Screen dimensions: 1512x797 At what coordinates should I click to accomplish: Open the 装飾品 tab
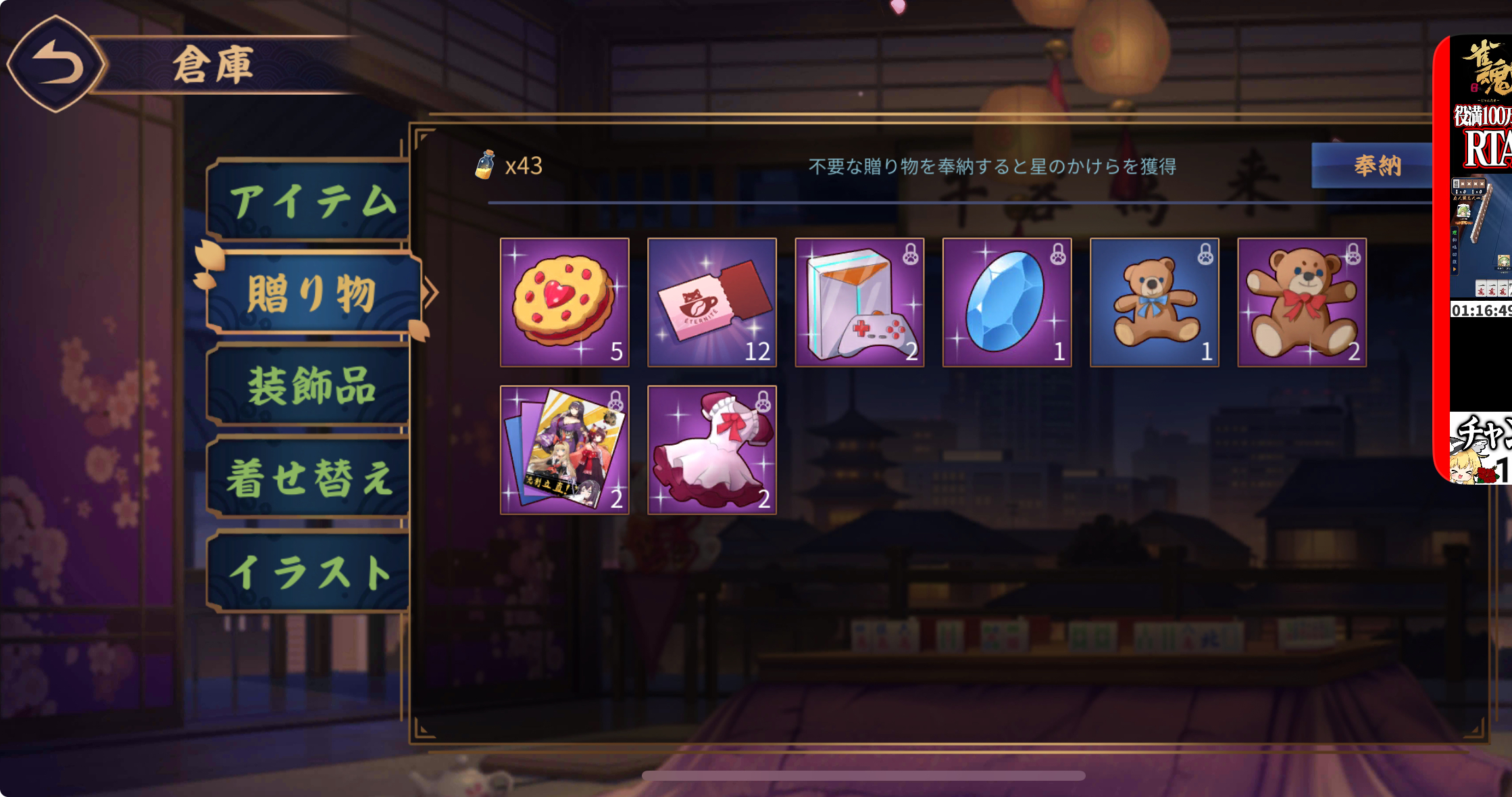point(311,385)
